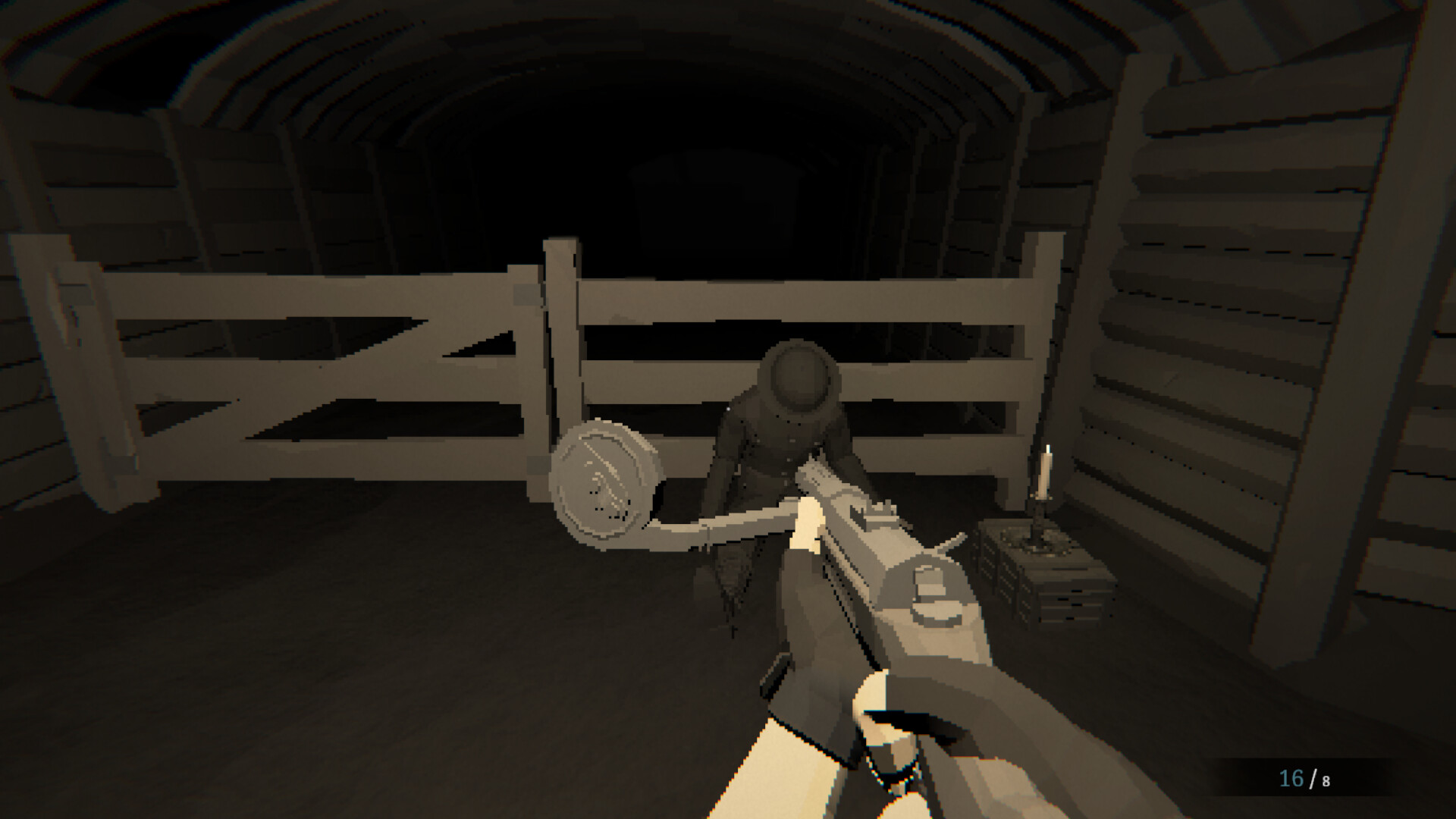Viewport: 1456px width, 819px height.
Task: Click the fence post near the center
Action: click(x=561, y=341)
